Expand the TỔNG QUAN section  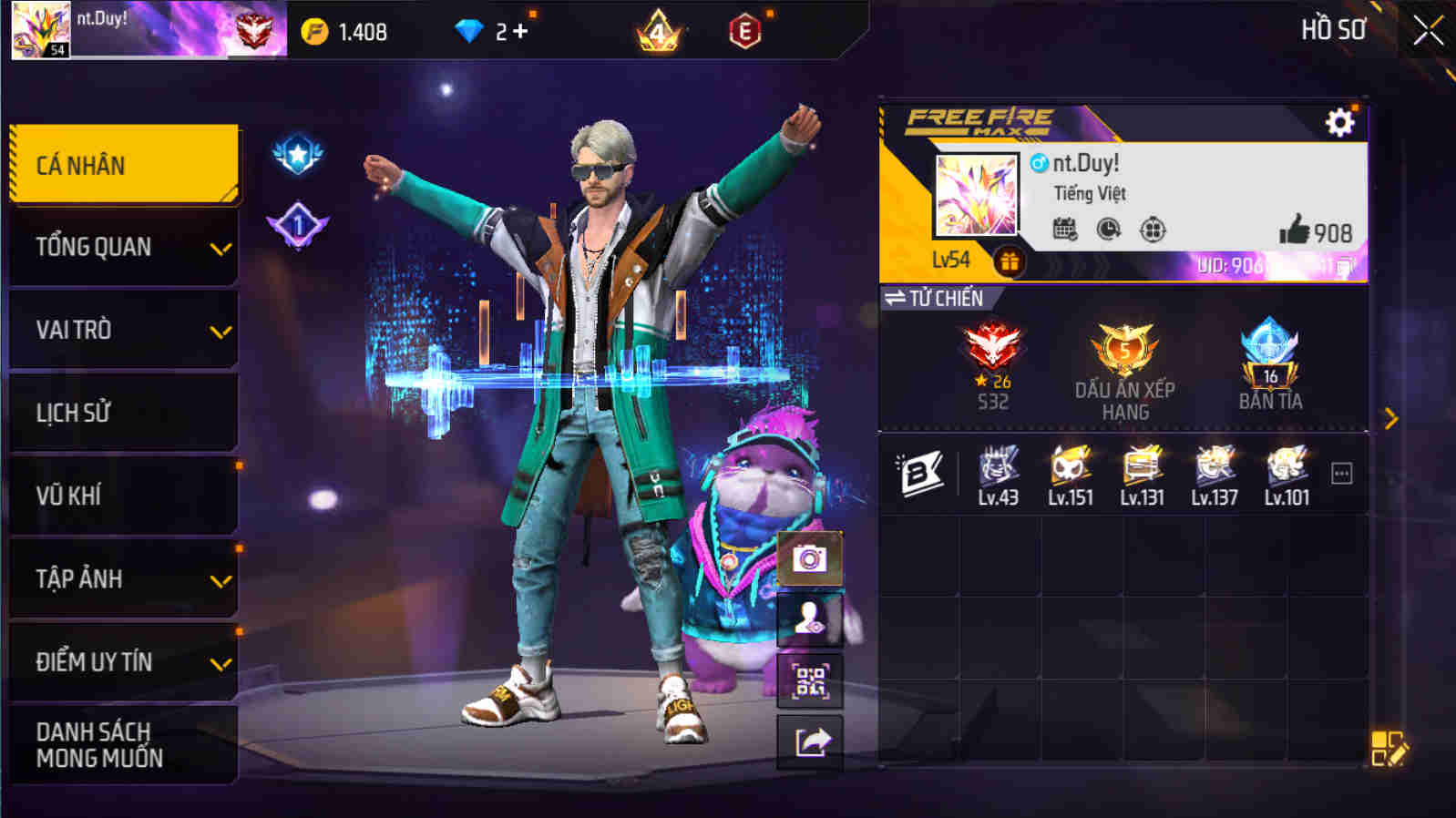pyautogui.click(x=124, y=247)
